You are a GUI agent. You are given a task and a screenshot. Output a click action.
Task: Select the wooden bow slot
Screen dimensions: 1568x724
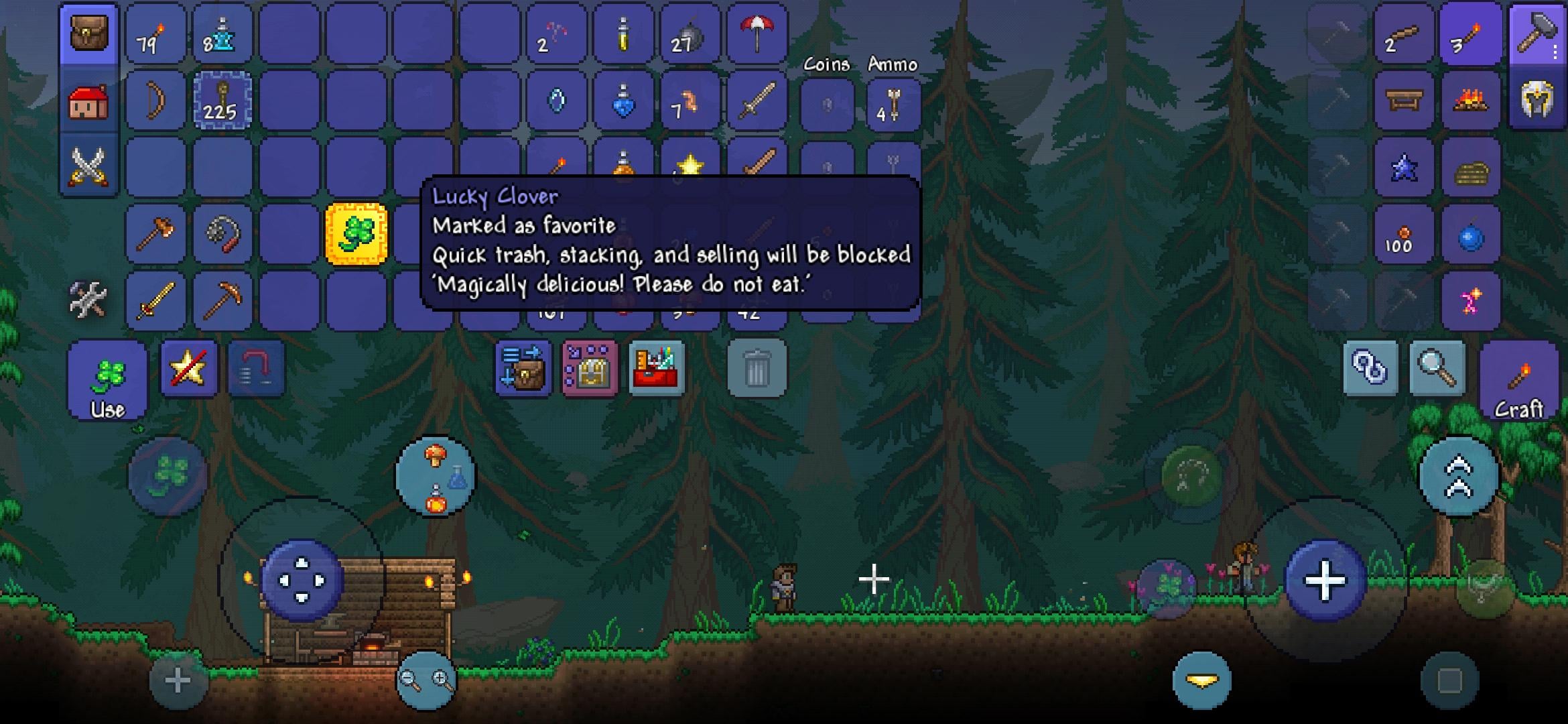(155, 101)
